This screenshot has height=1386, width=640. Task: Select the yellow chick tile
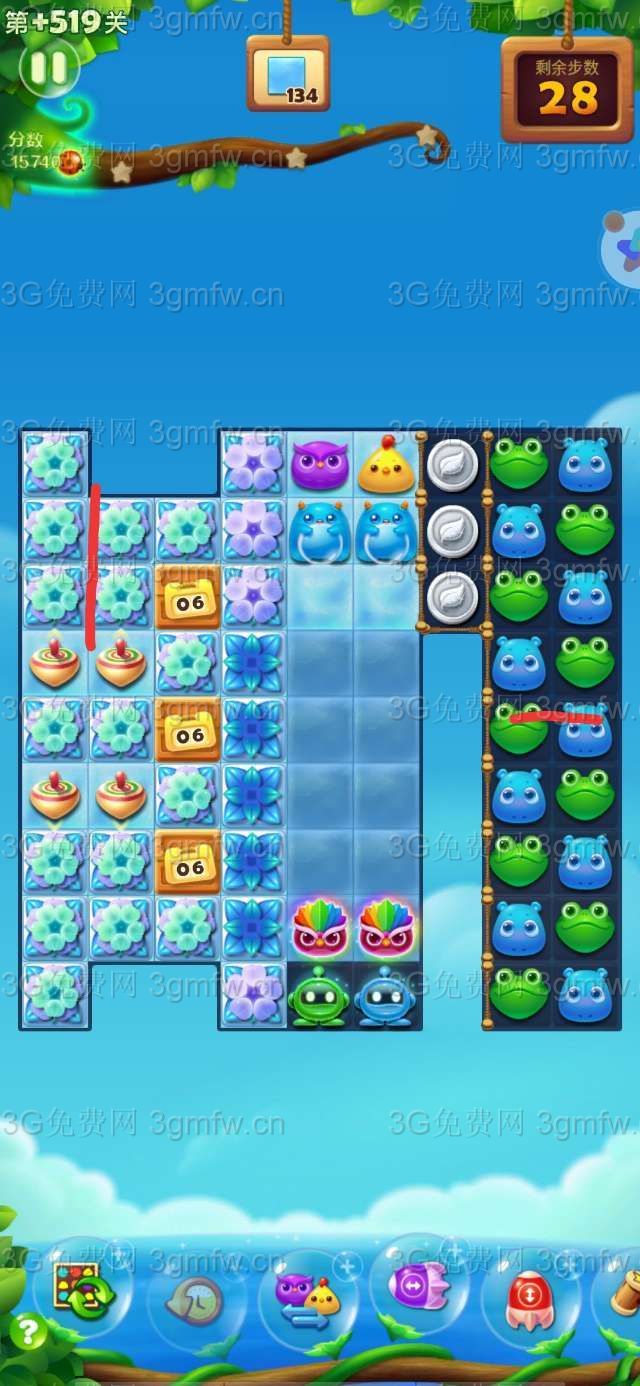(386, 466)
